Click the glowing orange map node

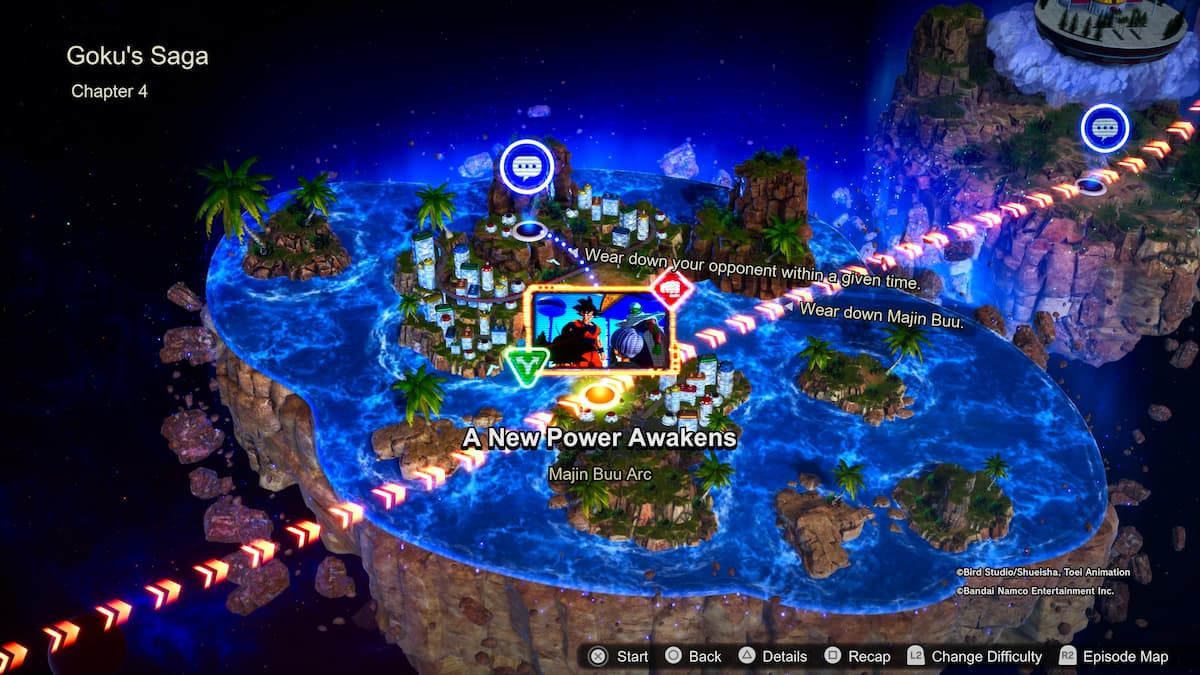click(x=599, y=396)
